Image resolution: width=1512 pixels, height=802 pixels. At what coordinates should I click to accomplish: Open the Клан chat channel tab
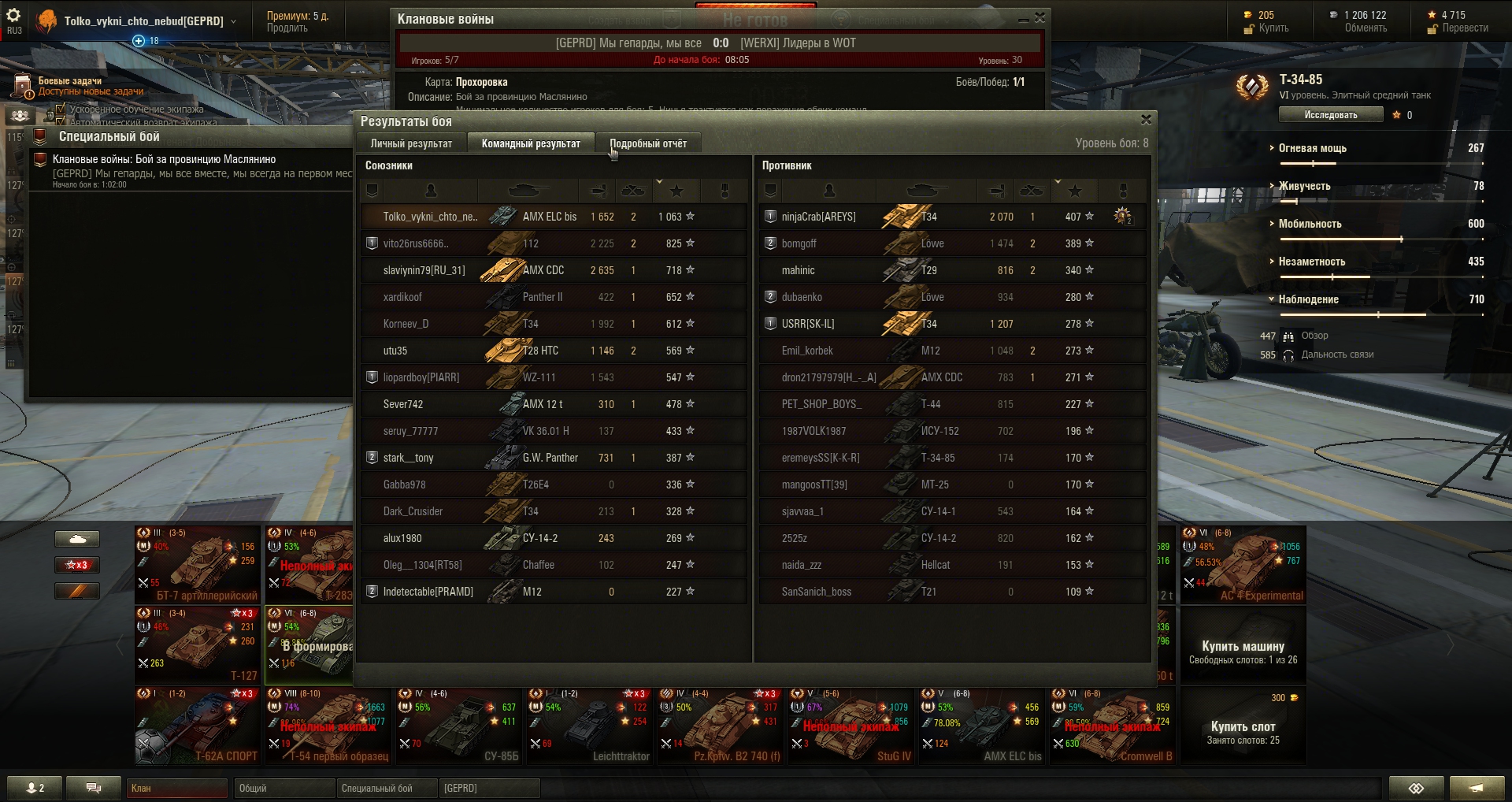(x=177, y=788)
